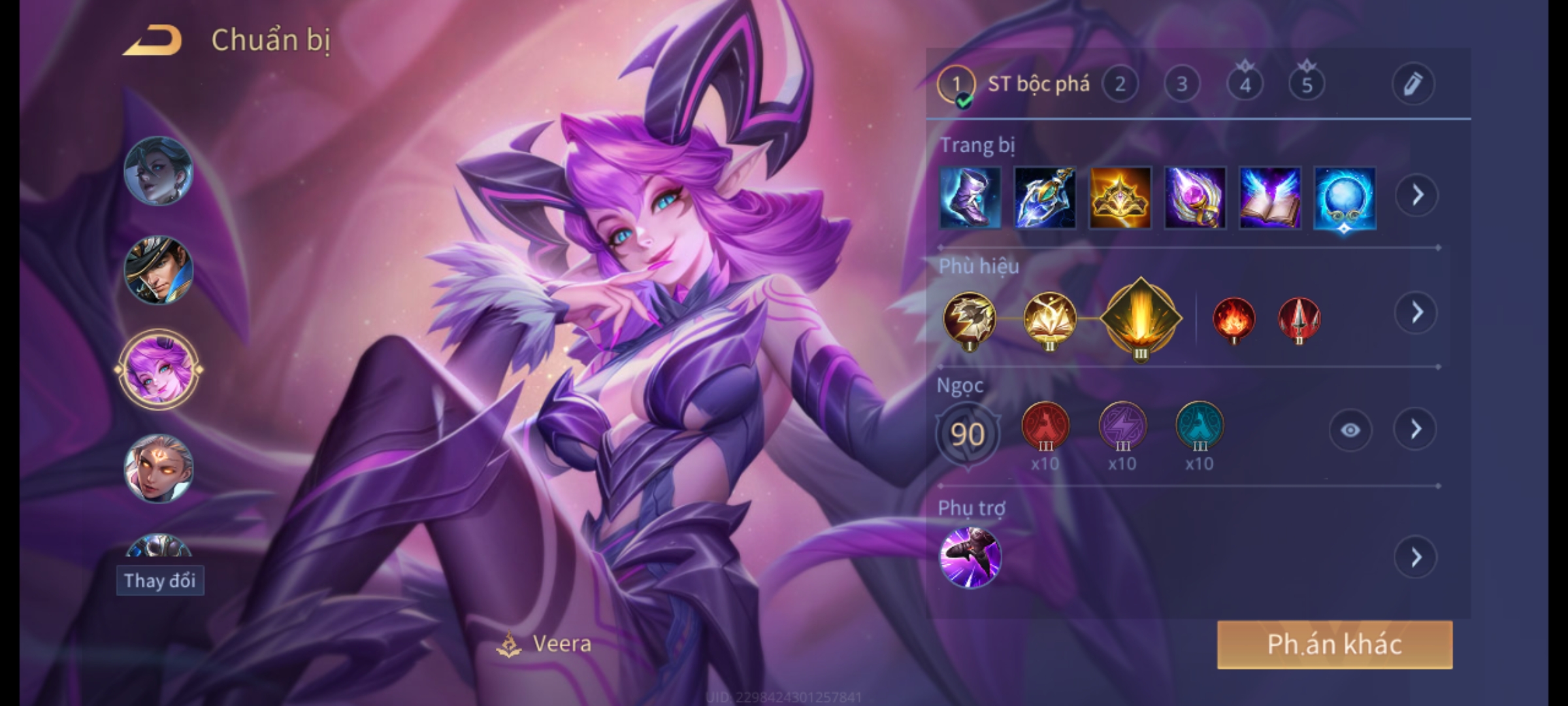Select build preset 5

1307,84
